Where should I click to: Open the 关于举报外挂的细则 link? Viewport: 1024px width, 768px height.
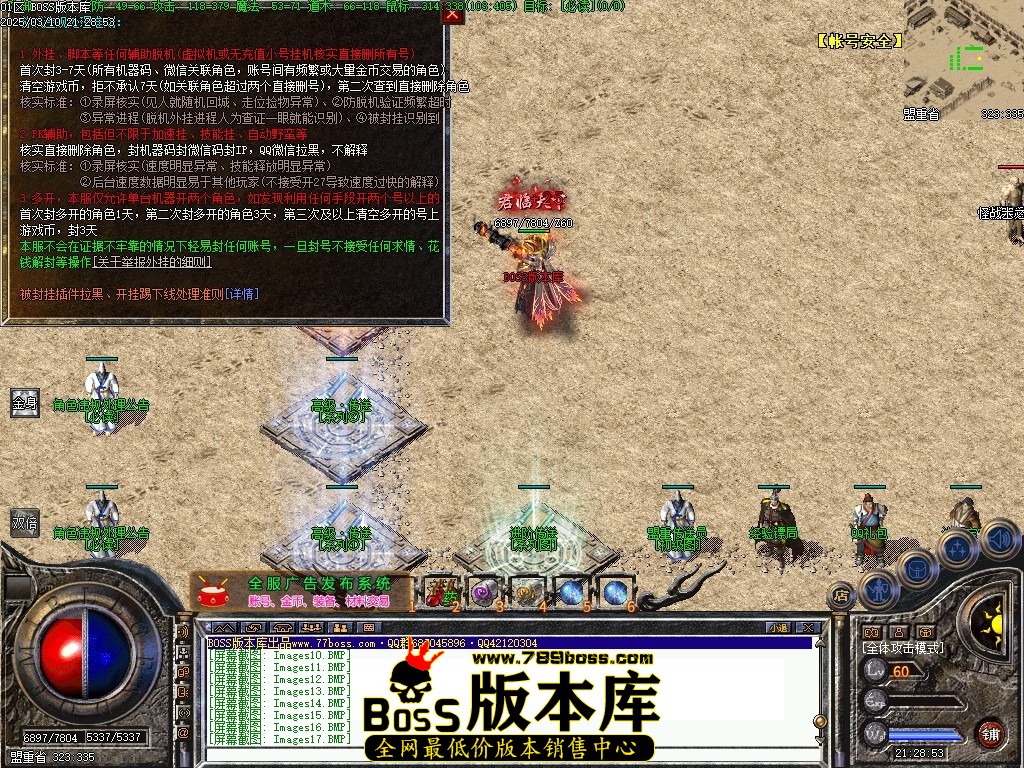click(x=152, y=262)
